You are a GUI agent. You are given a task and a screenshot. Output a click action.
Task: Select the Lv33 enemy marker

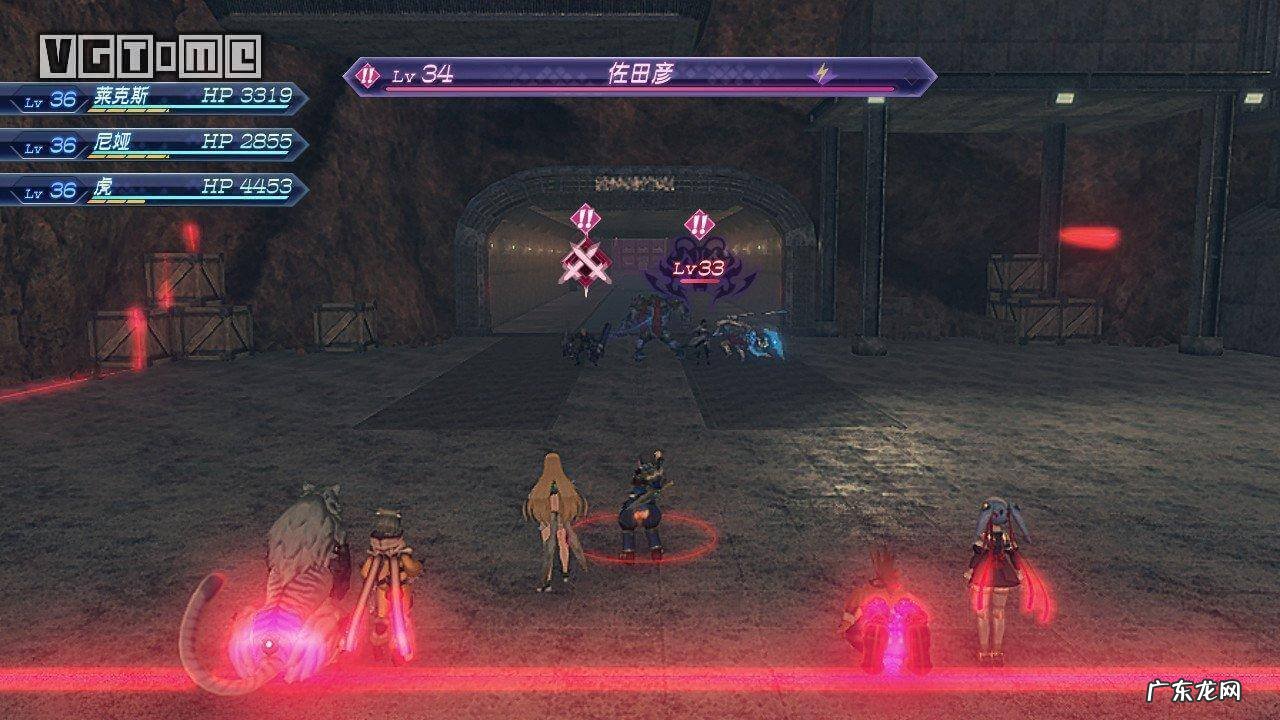698,267
